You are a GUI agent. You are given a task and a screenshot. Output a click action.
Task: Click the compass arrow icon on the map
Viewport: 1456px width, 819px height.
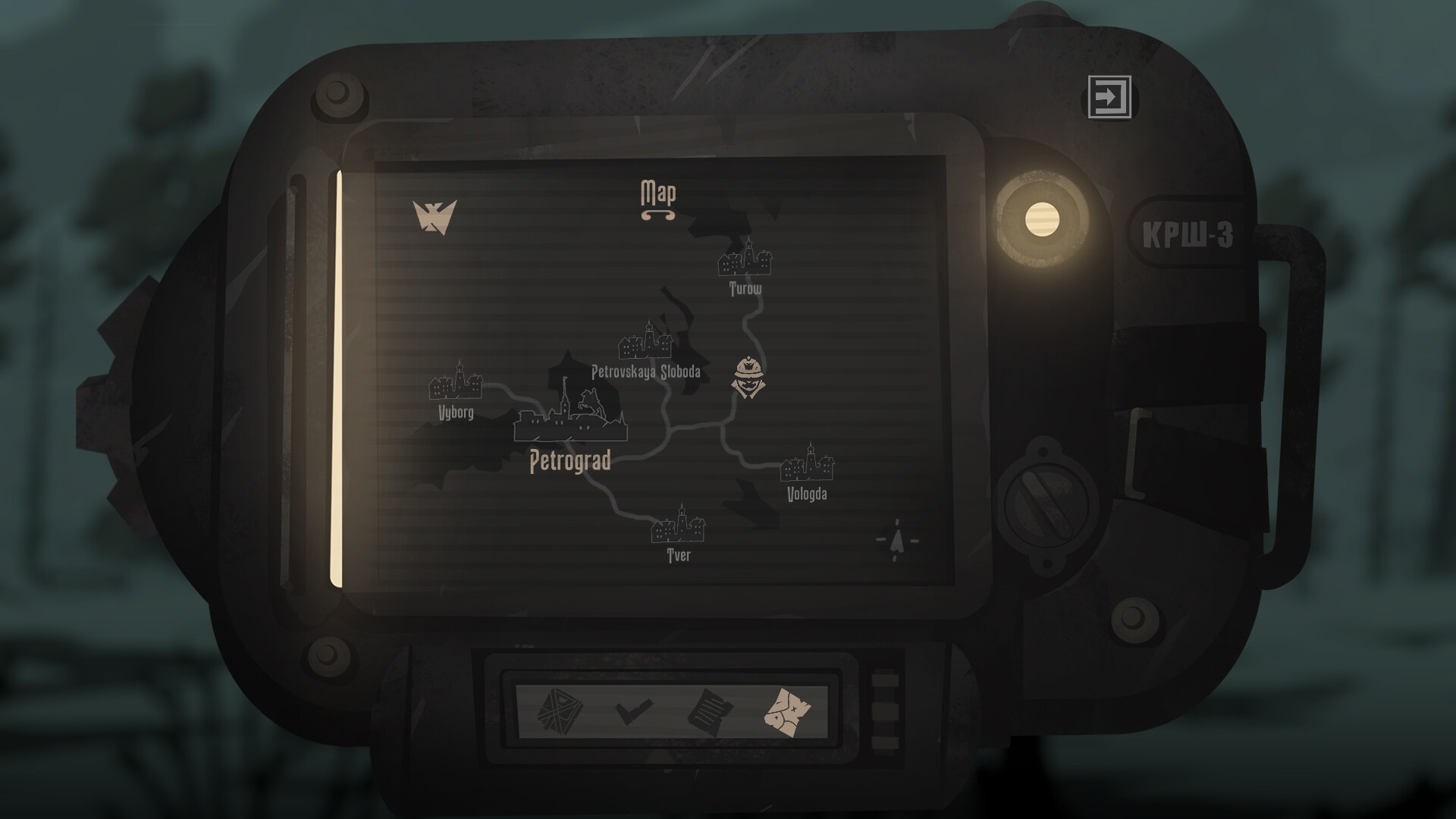pyautogui.click(x=896, y=540)
